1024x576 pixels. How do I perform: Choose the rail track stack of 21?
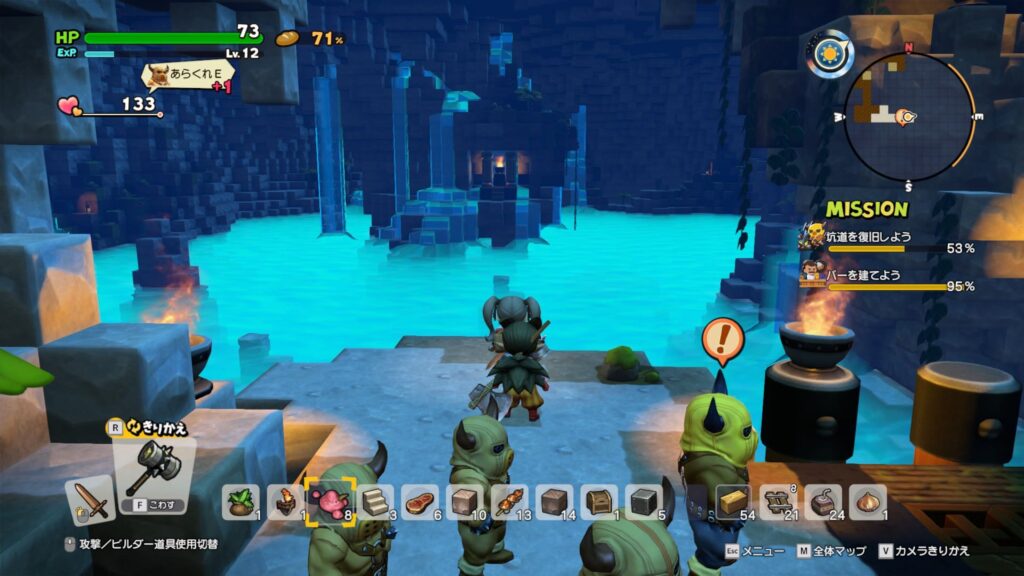778,501
